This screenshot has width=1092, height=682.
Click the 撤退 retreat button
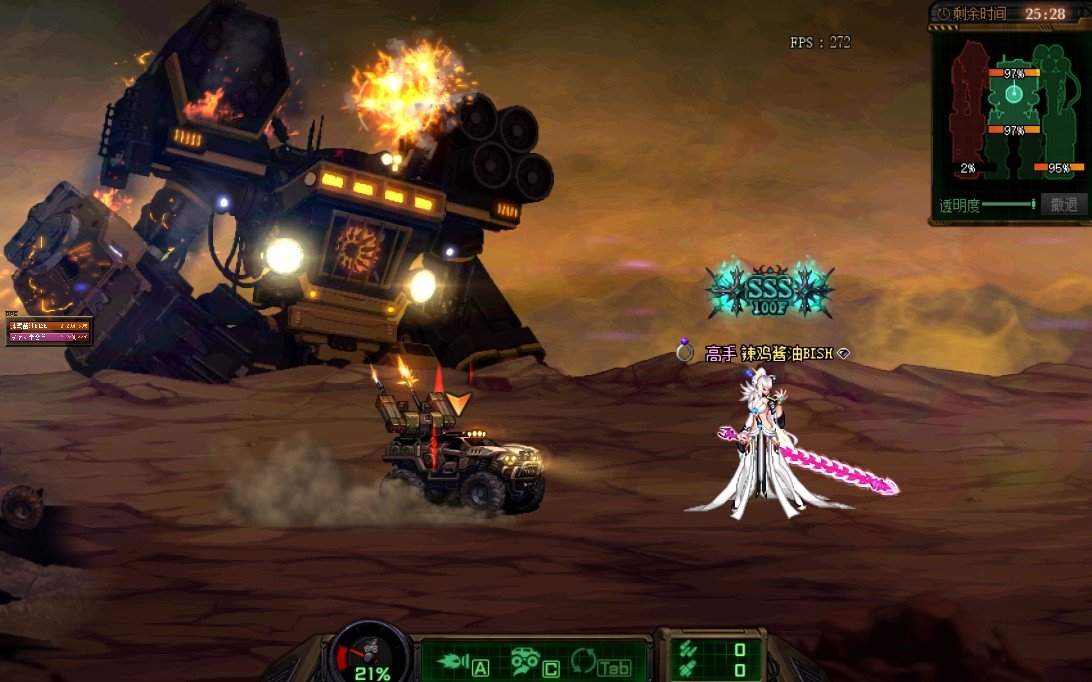click(x=1063, y=205)
